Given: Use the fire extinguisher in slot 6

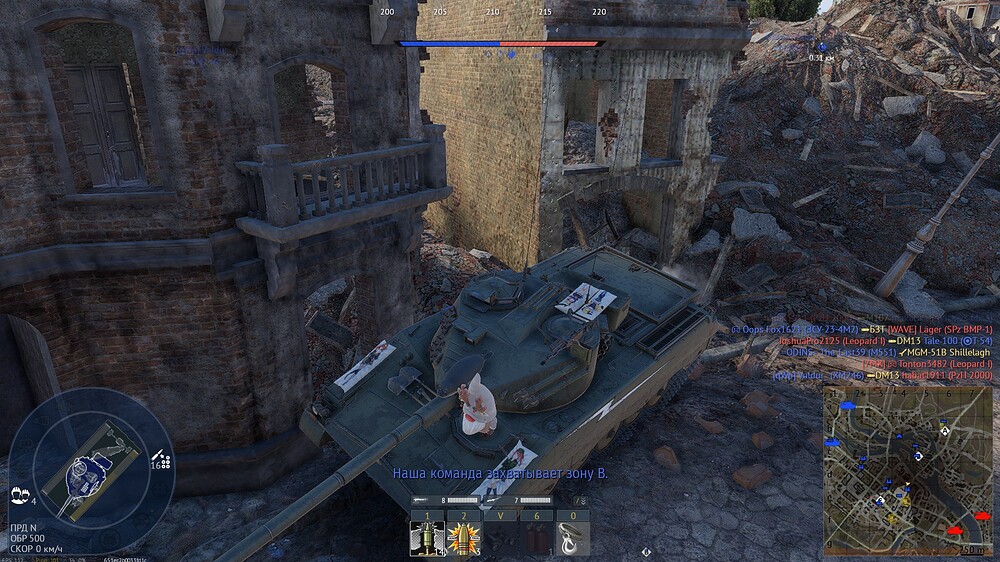Looking at the screenshot, I should click(x=536, y=538).
